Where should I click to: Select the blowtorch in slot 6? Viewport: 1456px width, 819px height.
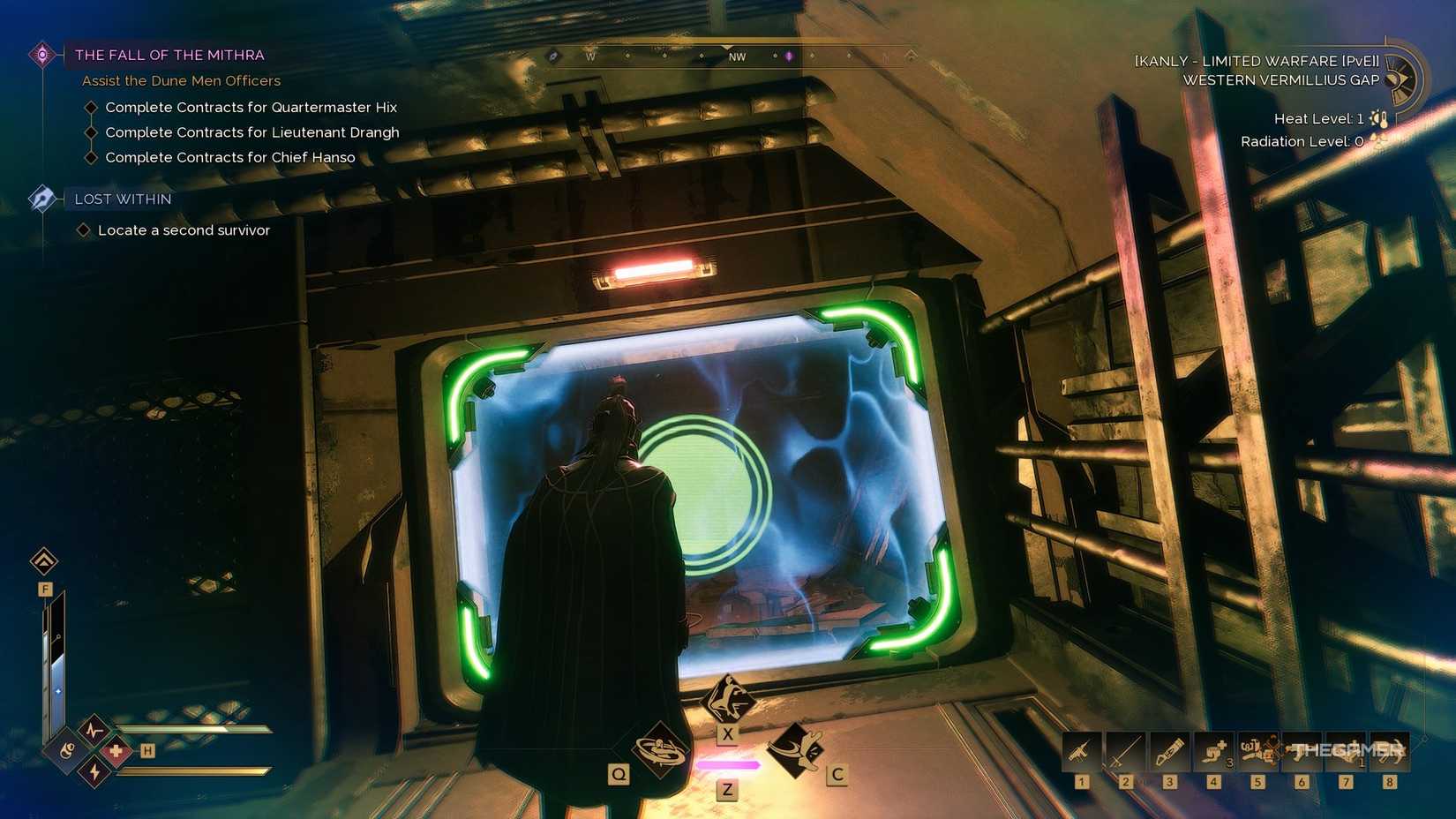(1301, 750)
